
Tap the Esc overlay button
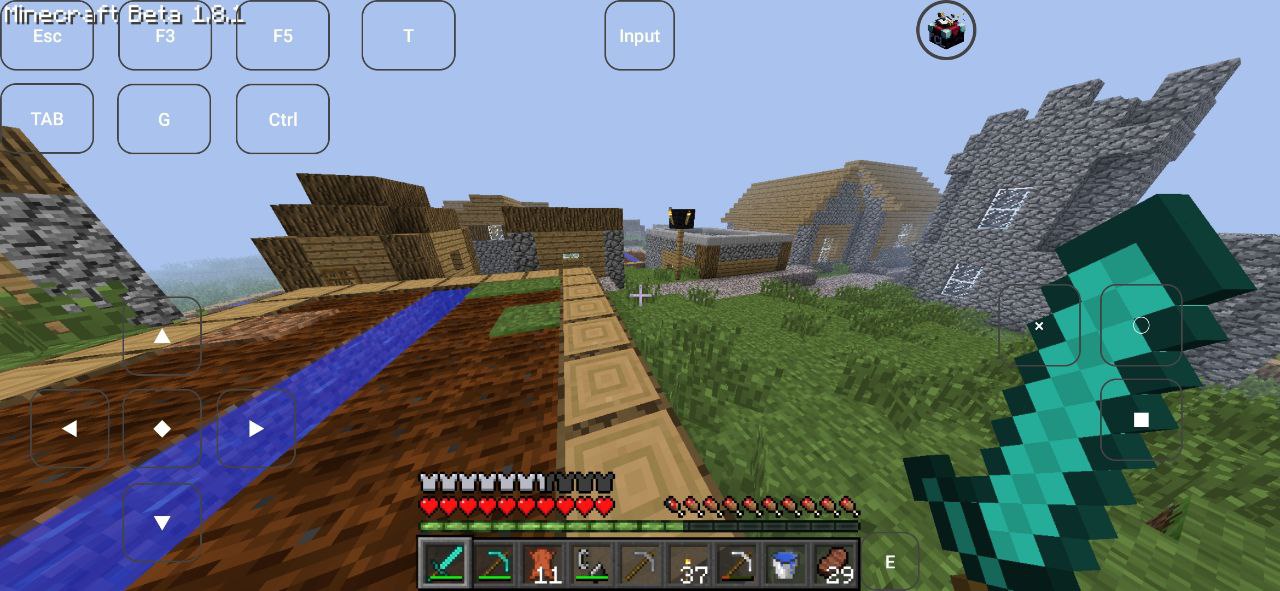point(47,36)
